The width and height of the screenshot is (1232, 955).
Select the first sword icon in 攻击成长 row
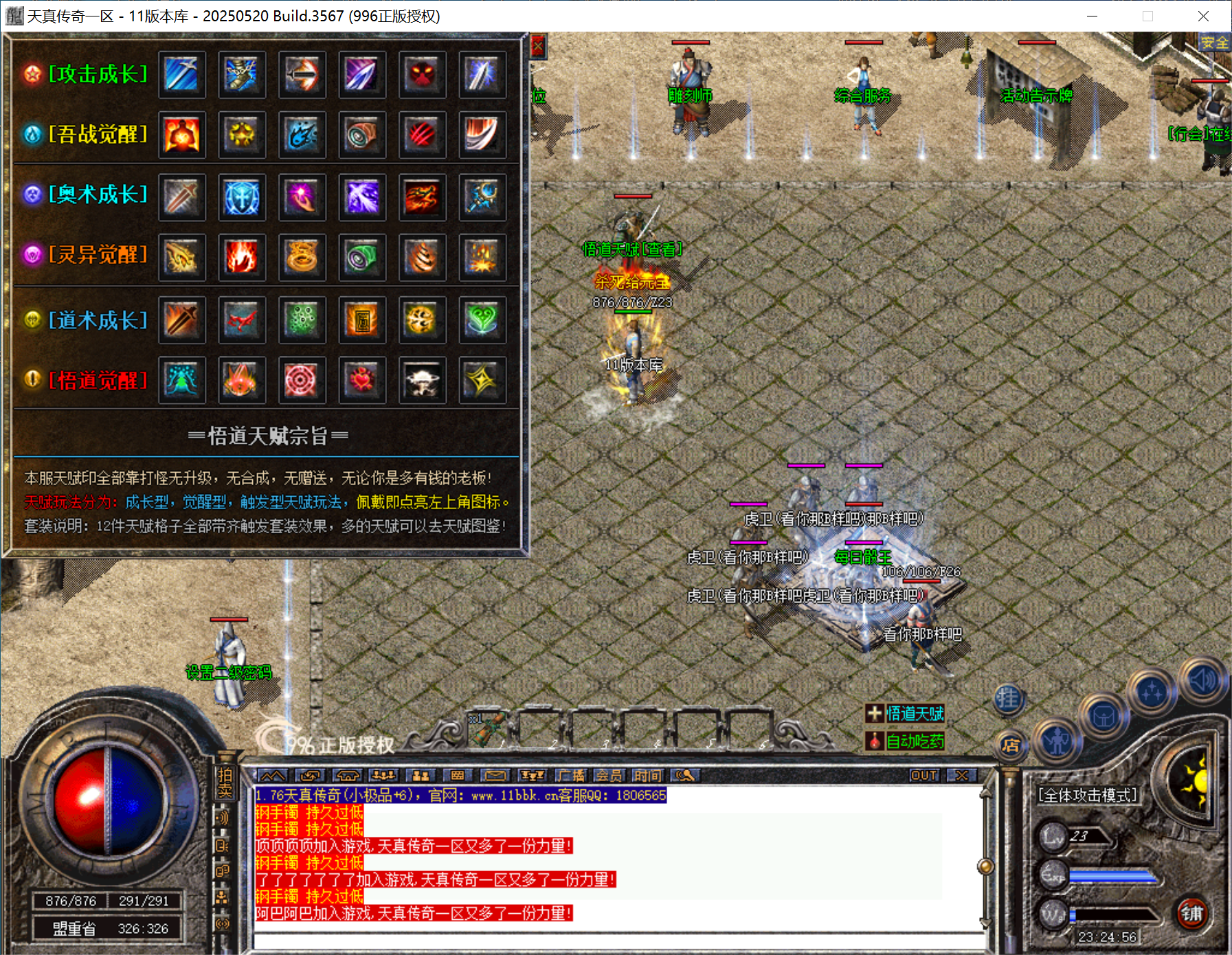coord(181,76)
